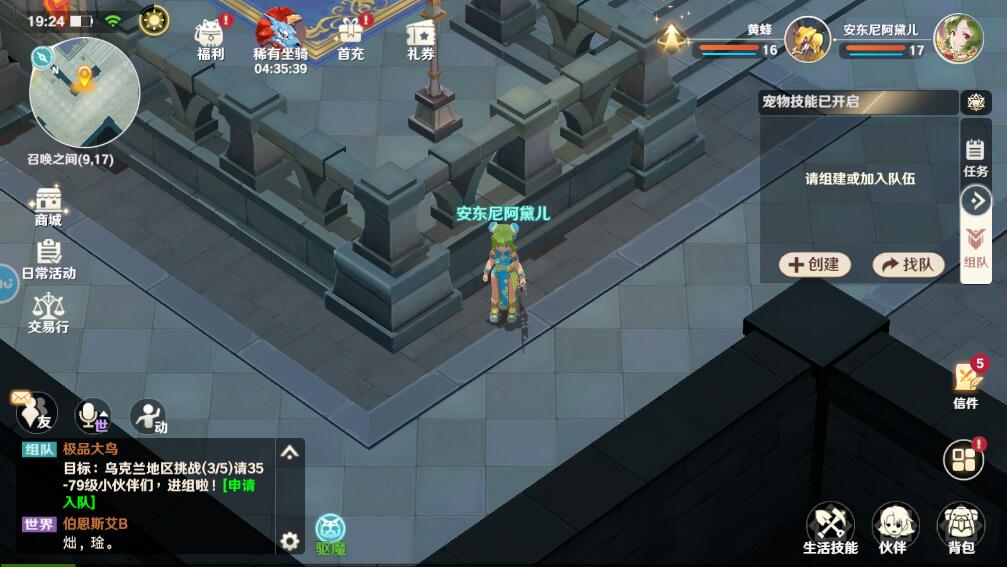Click the 找队 find team button
The image size is (1007, 567).
tap(908, 264)
